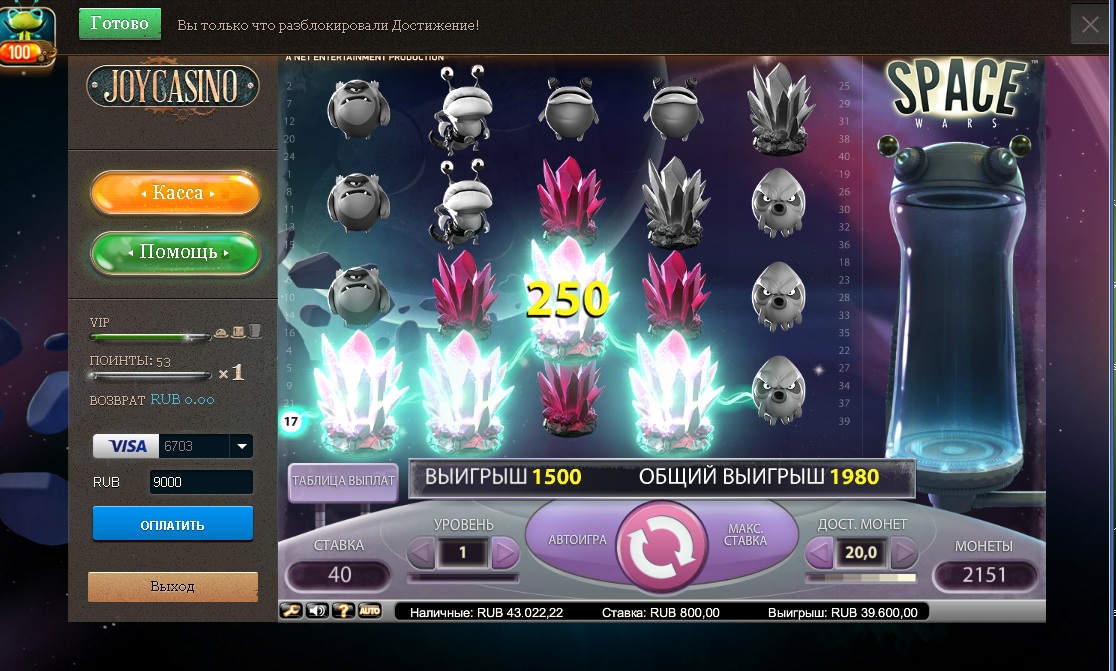This screenshot has width=1116, height=671.
Task: Raise the Дост. Монет coin value
Action: click(903, 552)
